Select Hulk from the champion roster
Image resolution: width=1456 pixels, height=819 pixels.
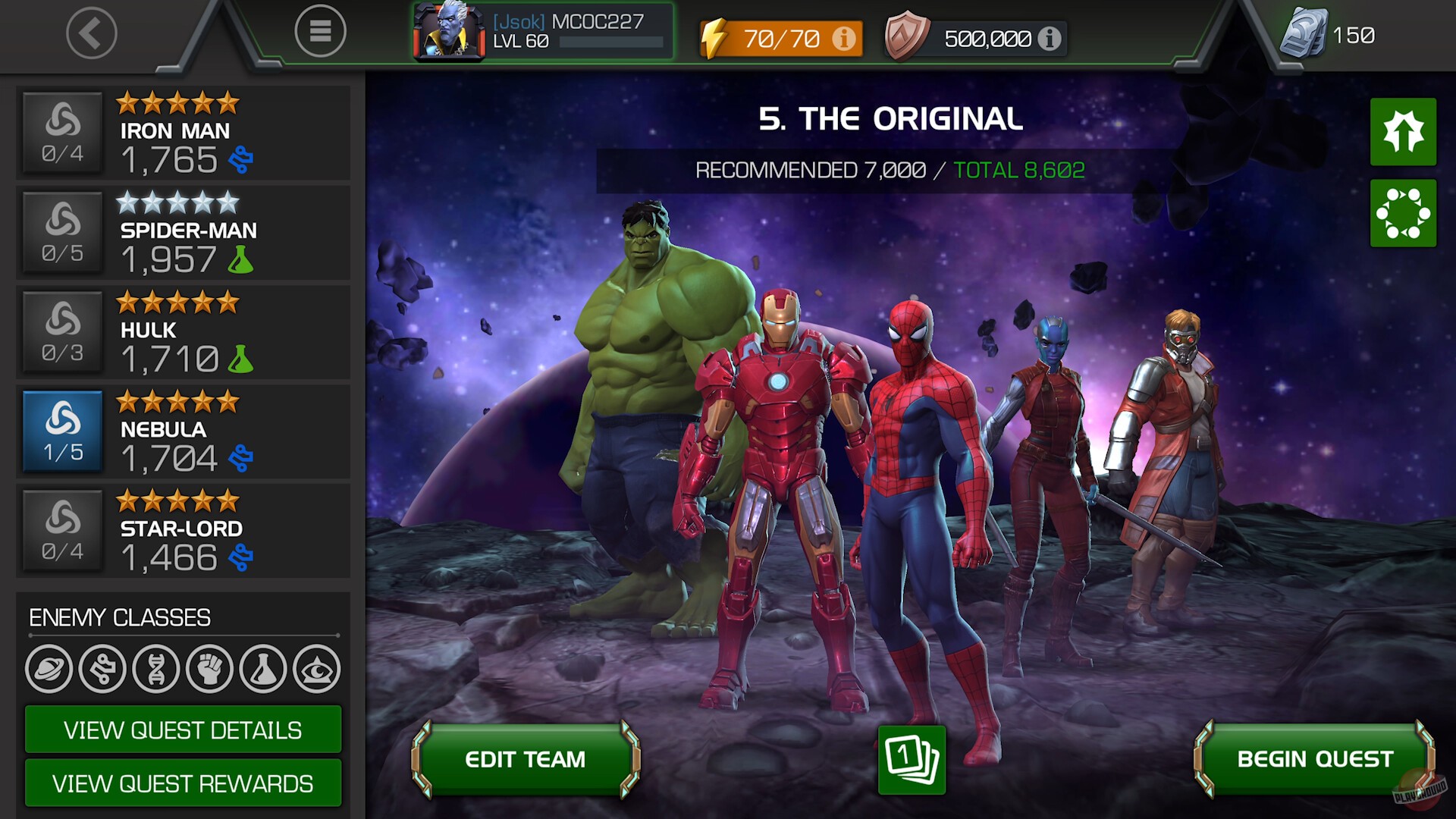click(182, 331)
